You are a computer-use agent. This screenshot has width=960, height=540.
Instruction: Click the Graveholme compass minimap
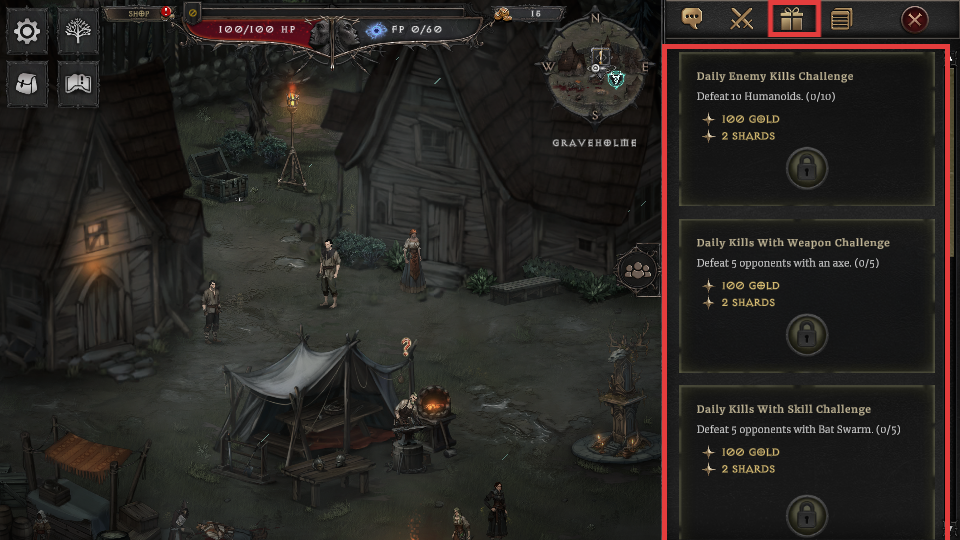click(x=596, y=68)
